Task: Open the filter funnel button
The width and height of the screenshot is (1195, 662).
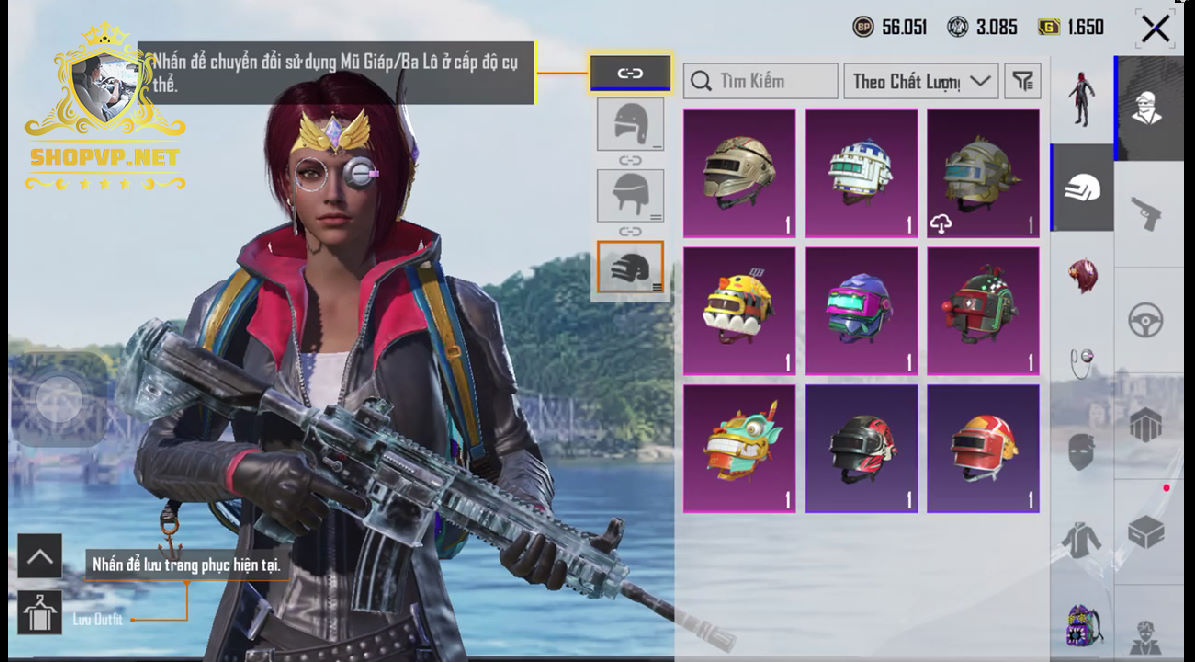Action: click(1022, 81)
